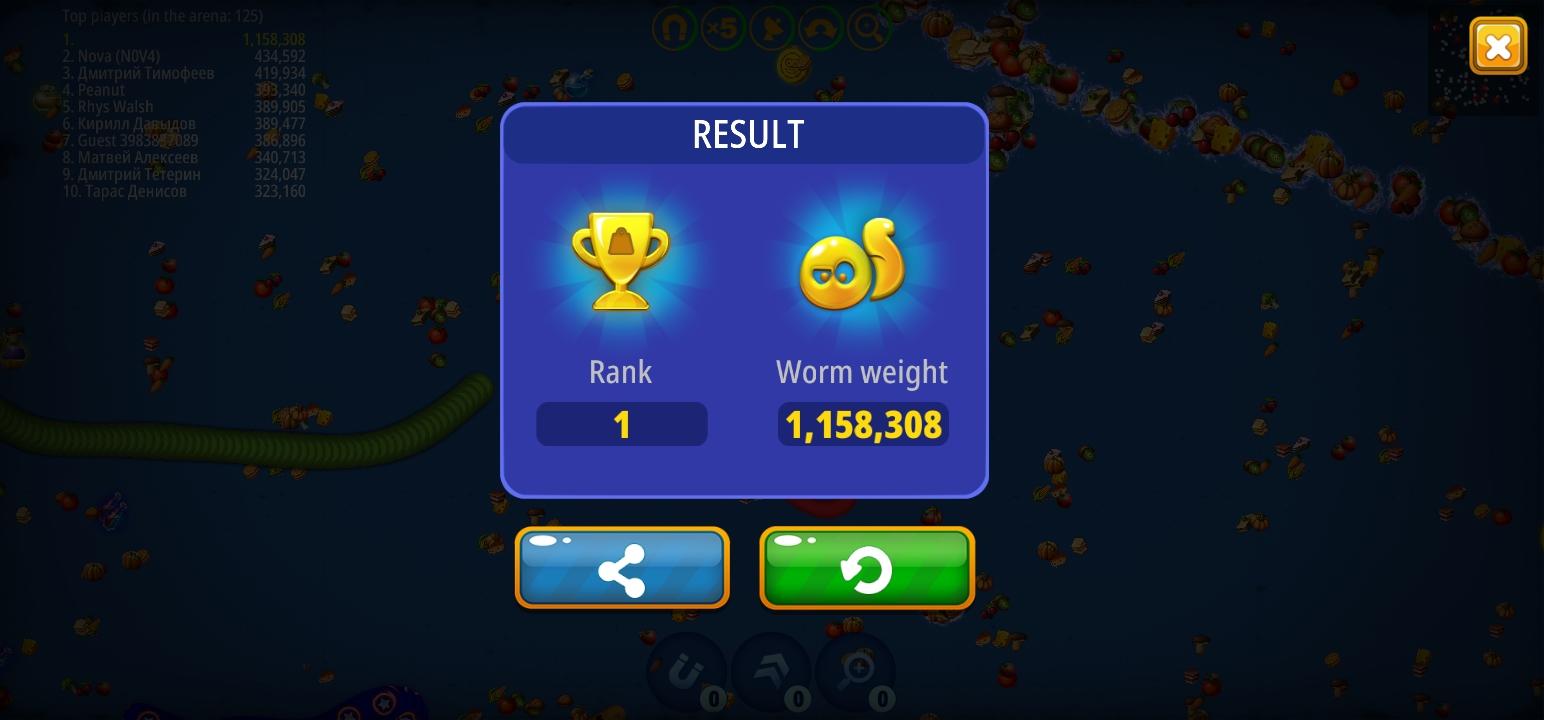Use the revive arrow power-up icon
The image size is (1544, 720).
point(819,28)
